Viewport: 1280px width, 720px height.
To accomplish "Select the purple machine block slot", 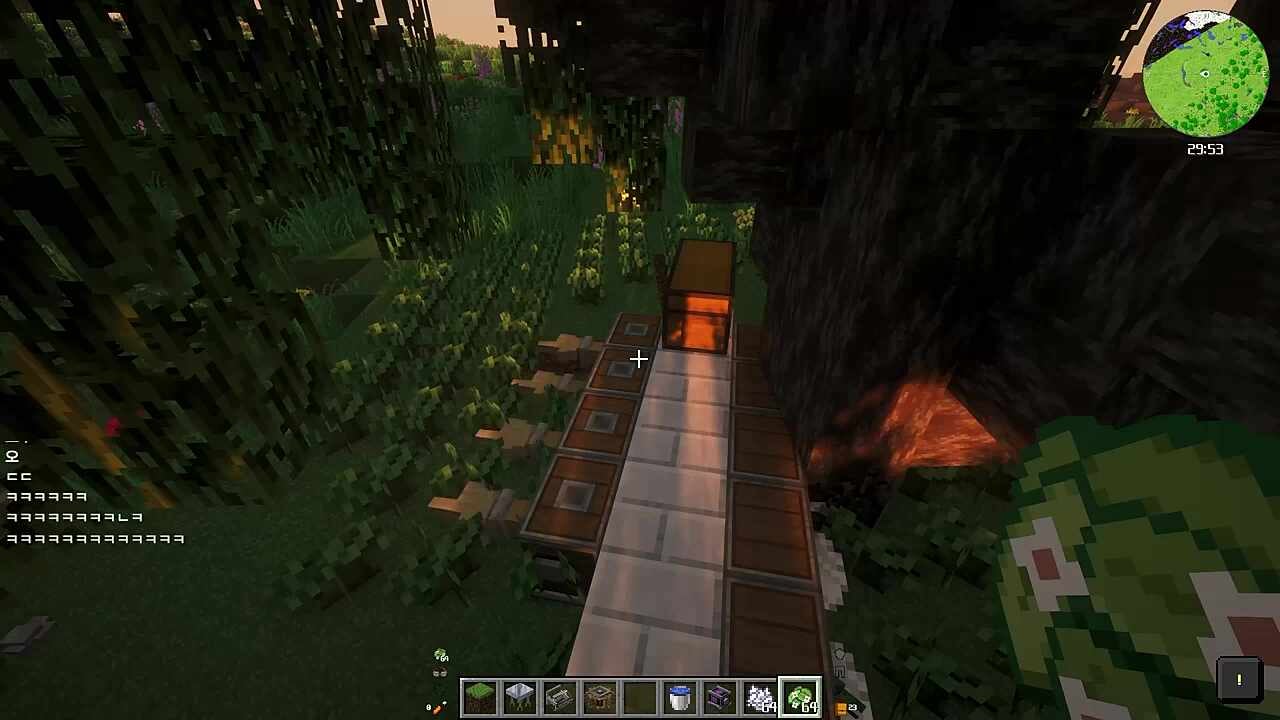I will pyautogui.click(x=720, y=697).
